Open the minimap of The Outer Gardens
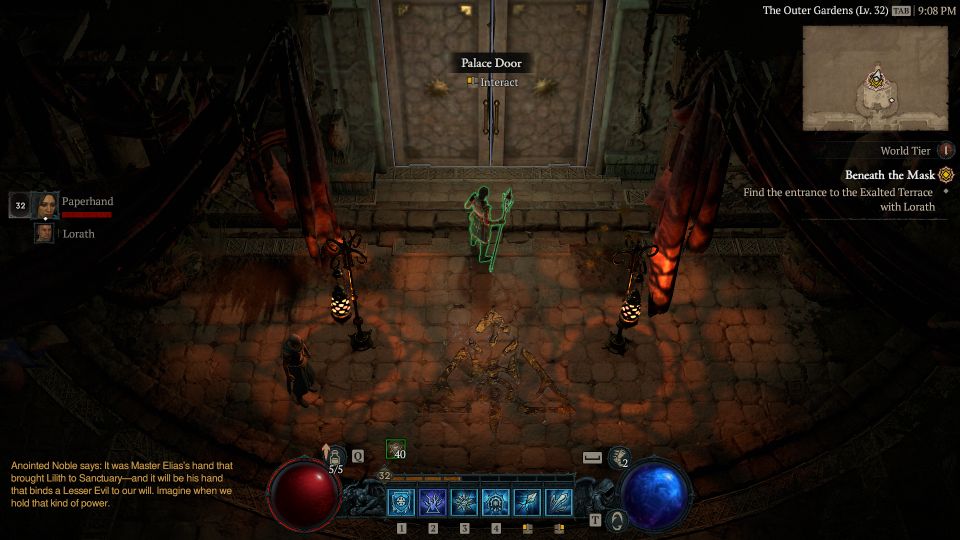The height and width of the screenshot is (540, 960). [x=876, y=77]
